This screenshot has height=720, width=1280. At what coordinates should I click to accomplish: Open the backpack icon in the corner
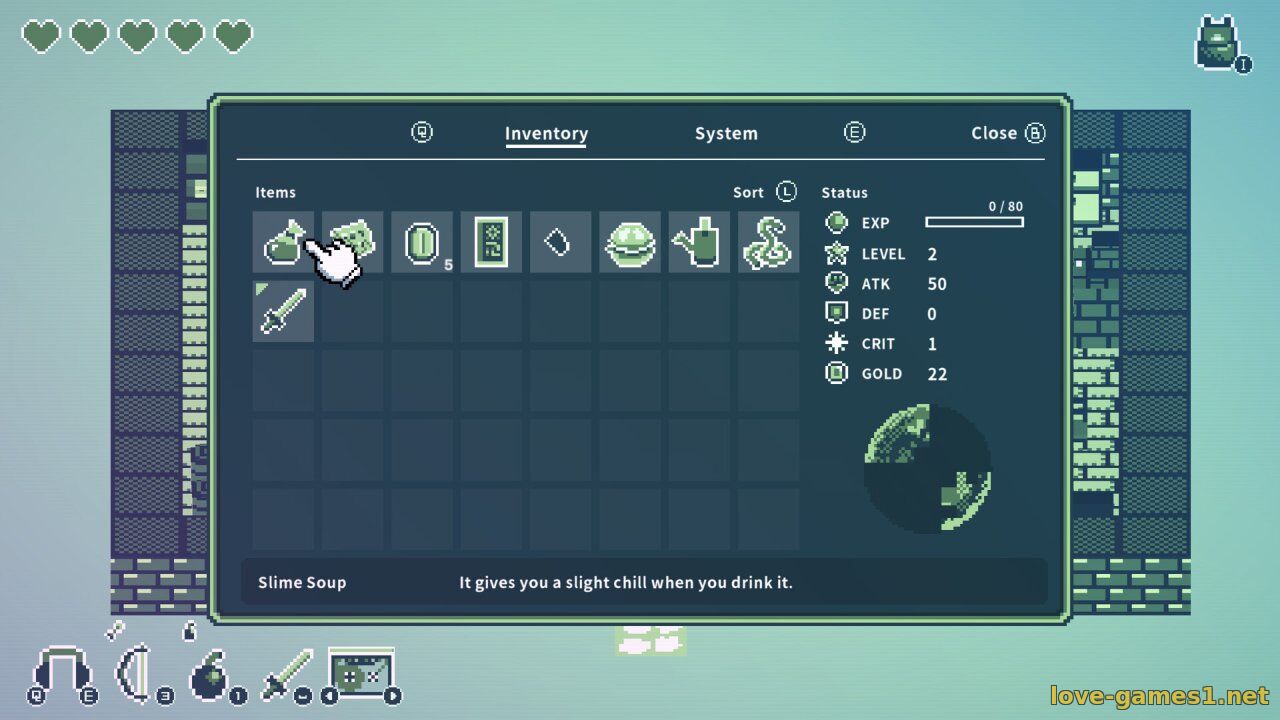1219,44
